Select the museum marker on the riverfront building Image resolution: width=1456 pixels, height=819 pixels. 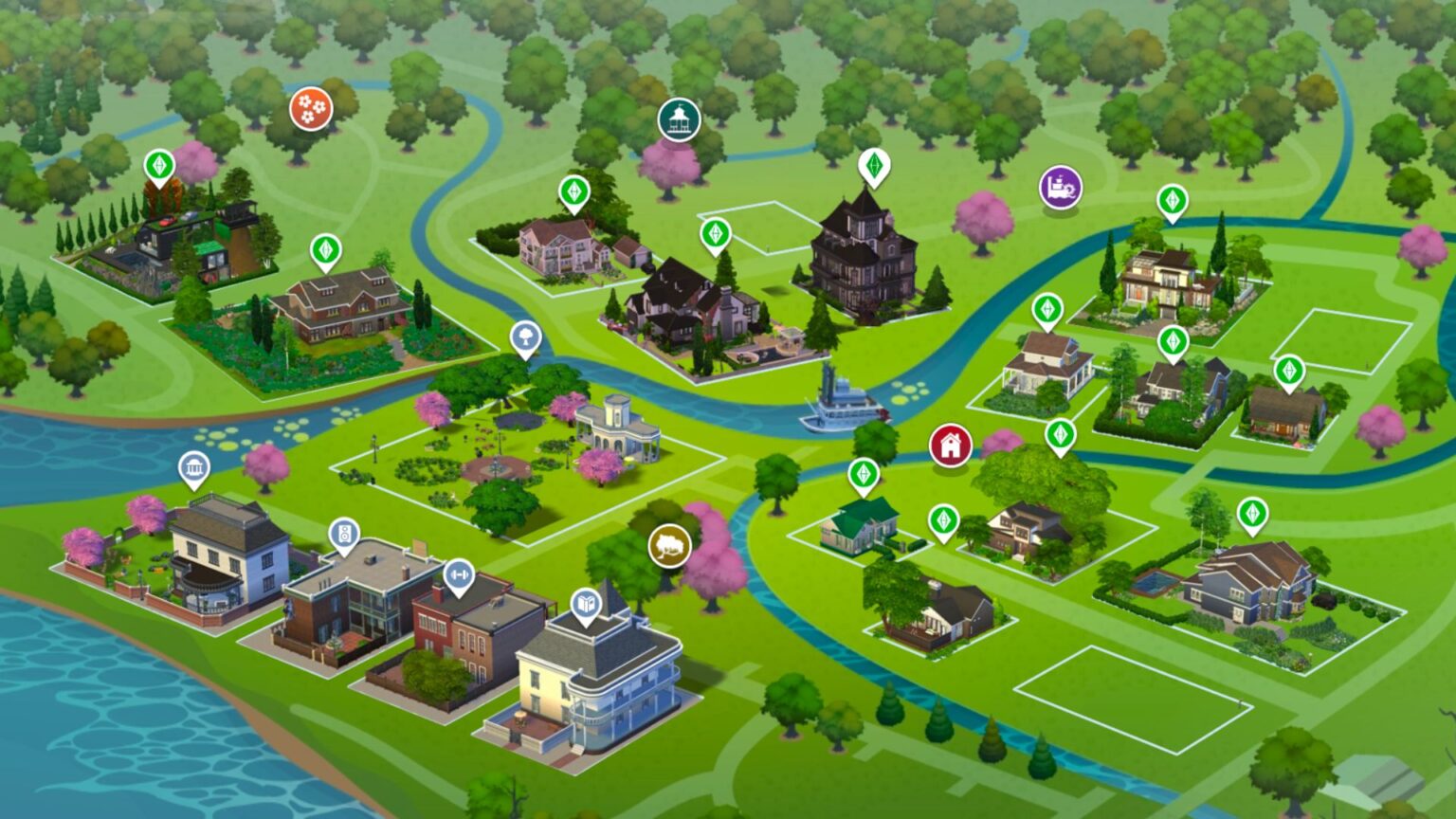194,469
